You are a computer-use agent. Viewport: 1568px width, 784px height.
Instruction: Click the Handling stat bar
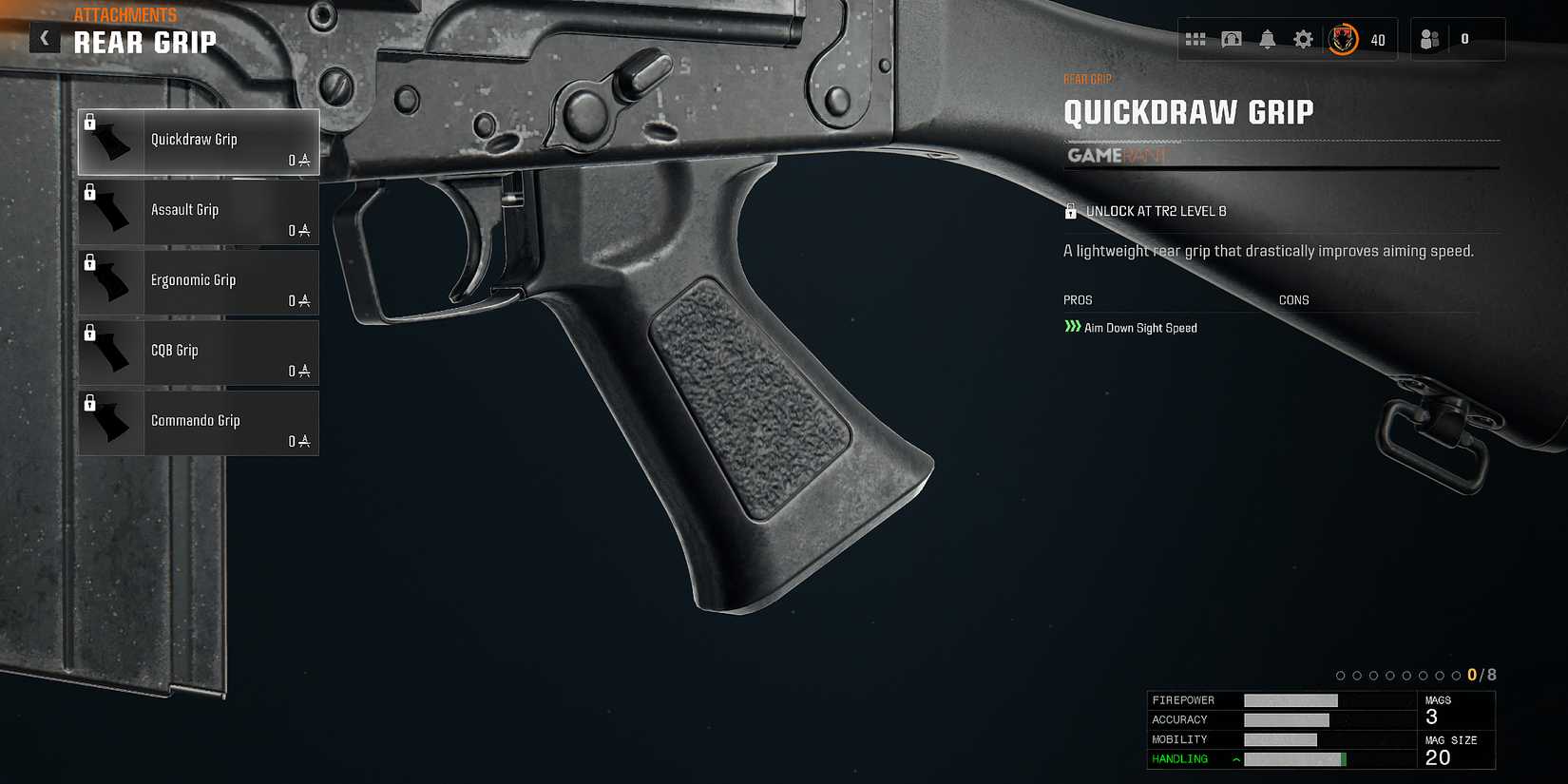(1297, 758)
